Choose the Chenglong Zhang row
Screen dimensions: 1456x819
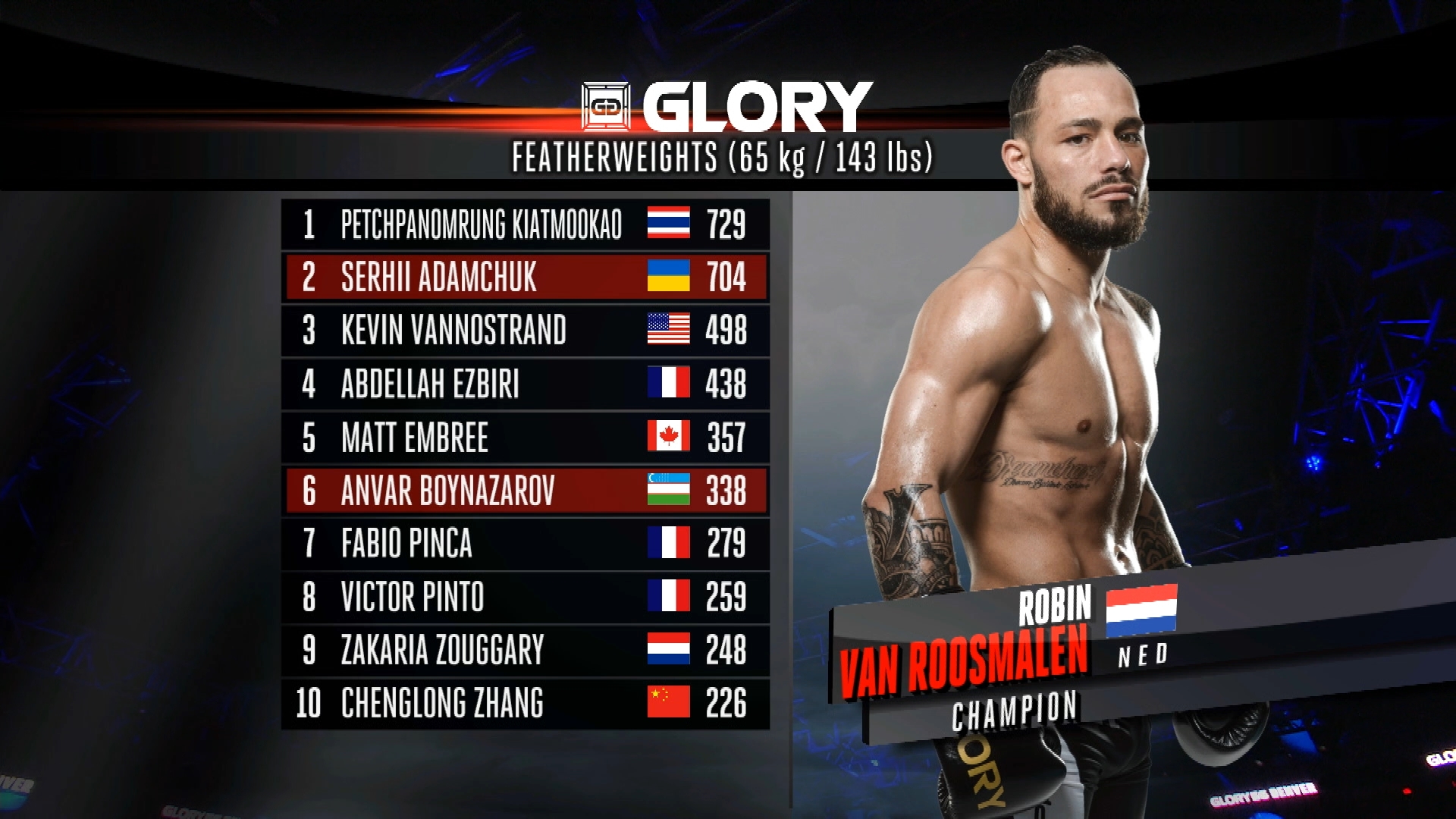pyautogui.click(x=525, y=703)
